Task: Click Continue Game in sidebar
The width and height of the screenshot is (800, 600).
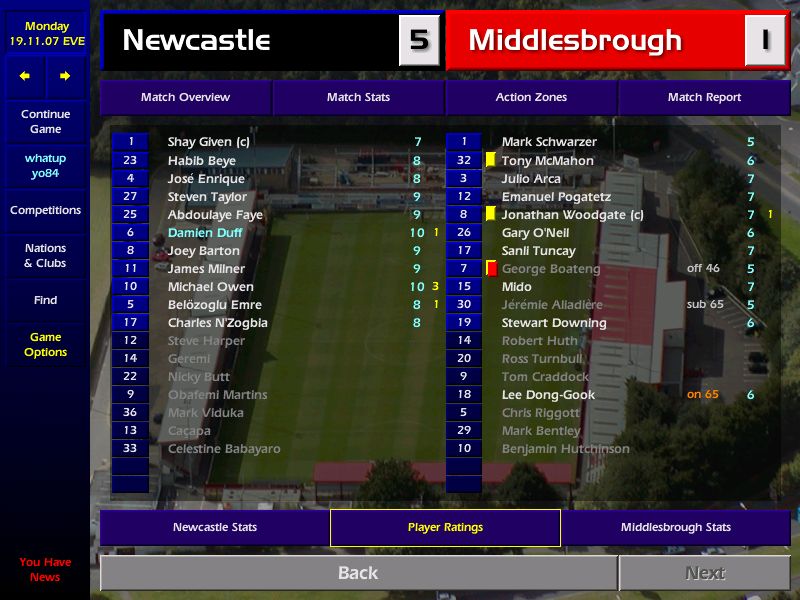Action: pos(45,122)
